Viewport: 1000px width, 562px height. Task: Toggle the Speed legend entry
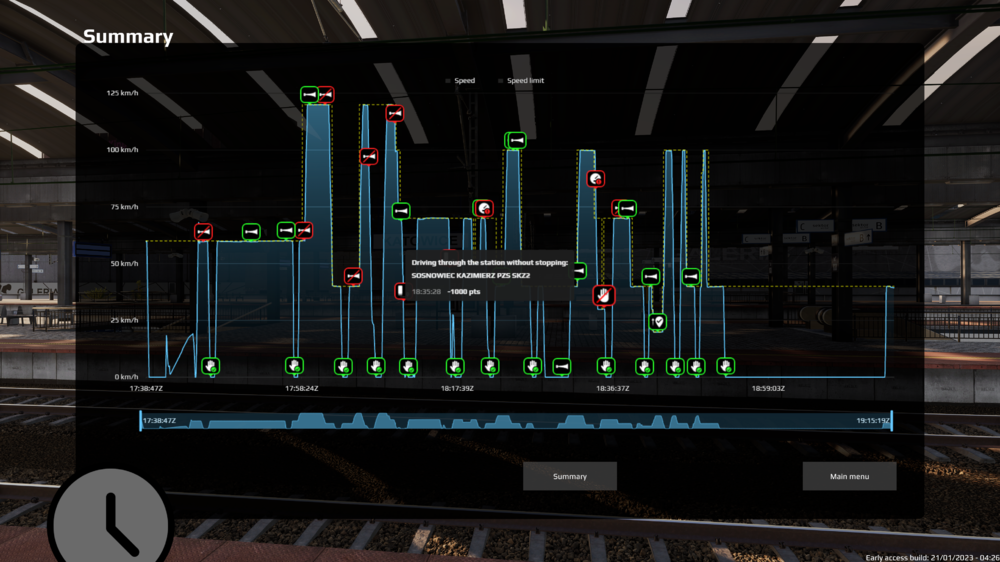464,80
